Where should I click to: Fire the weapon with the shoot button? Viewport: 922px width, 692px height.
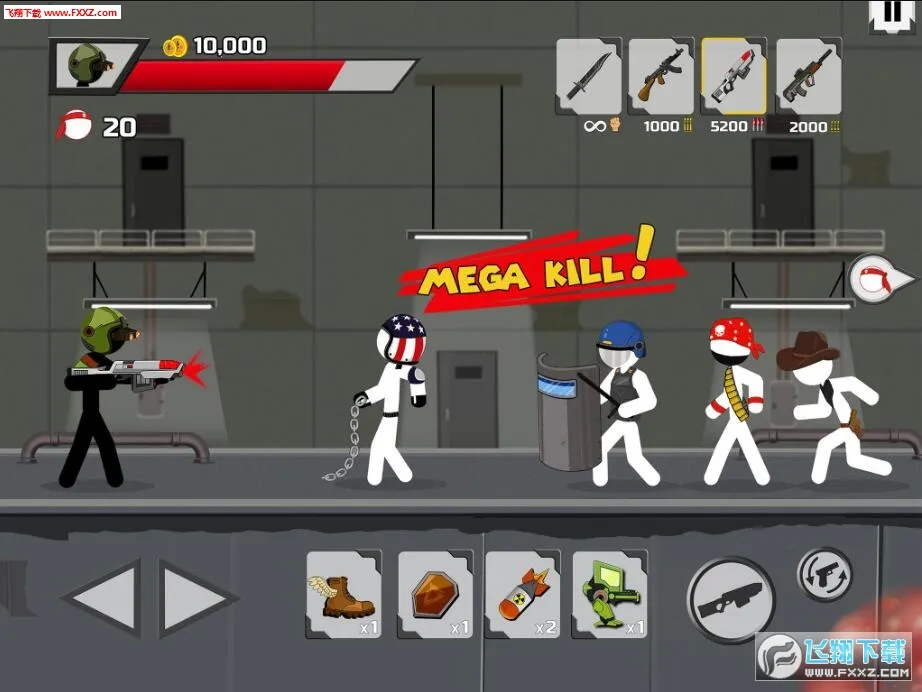(731, 600)
